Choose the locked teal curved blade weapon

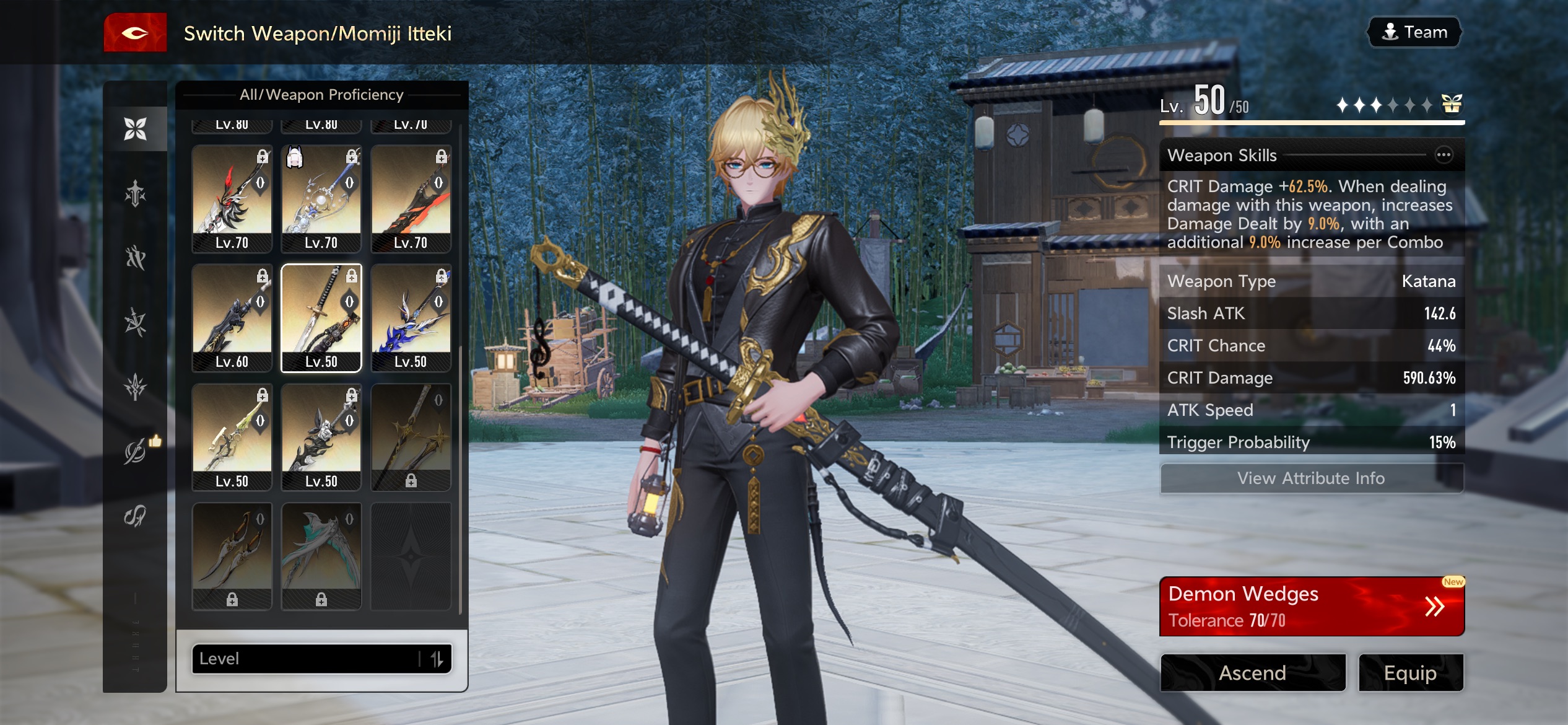(321, 556)
